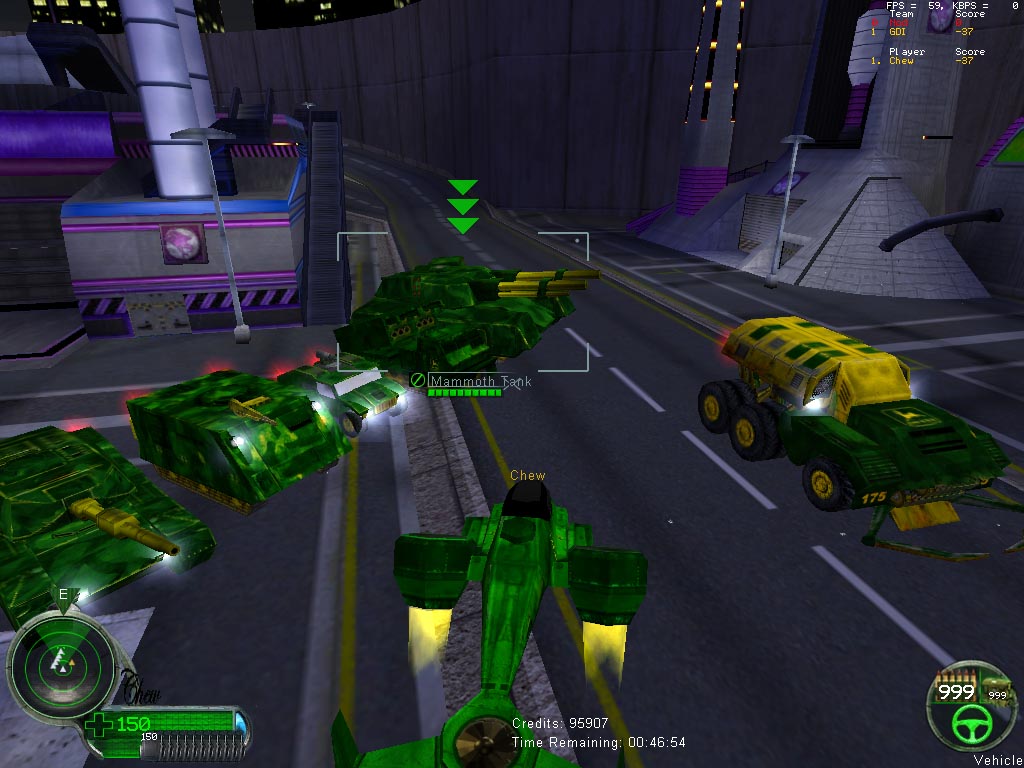This screenshot has height=768, width=1024.
Task: Choose player Chew in the player list
Action: [x=901, y=61]
